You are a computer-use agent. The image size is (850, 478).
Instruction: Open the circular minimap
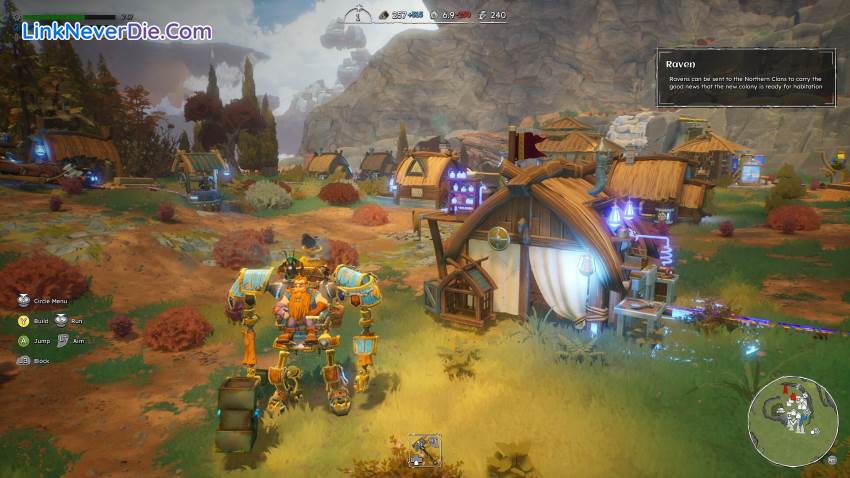793,420
